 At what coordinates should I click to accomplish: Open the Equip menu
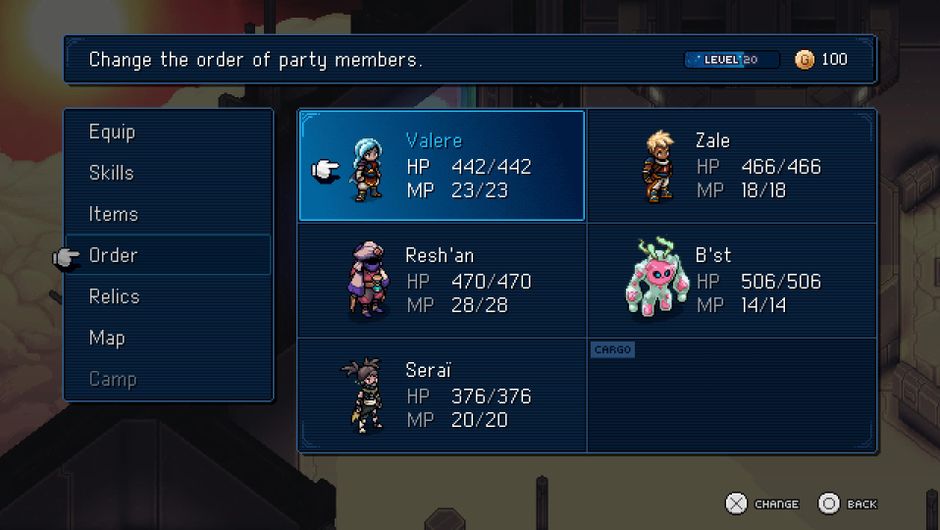112,132
